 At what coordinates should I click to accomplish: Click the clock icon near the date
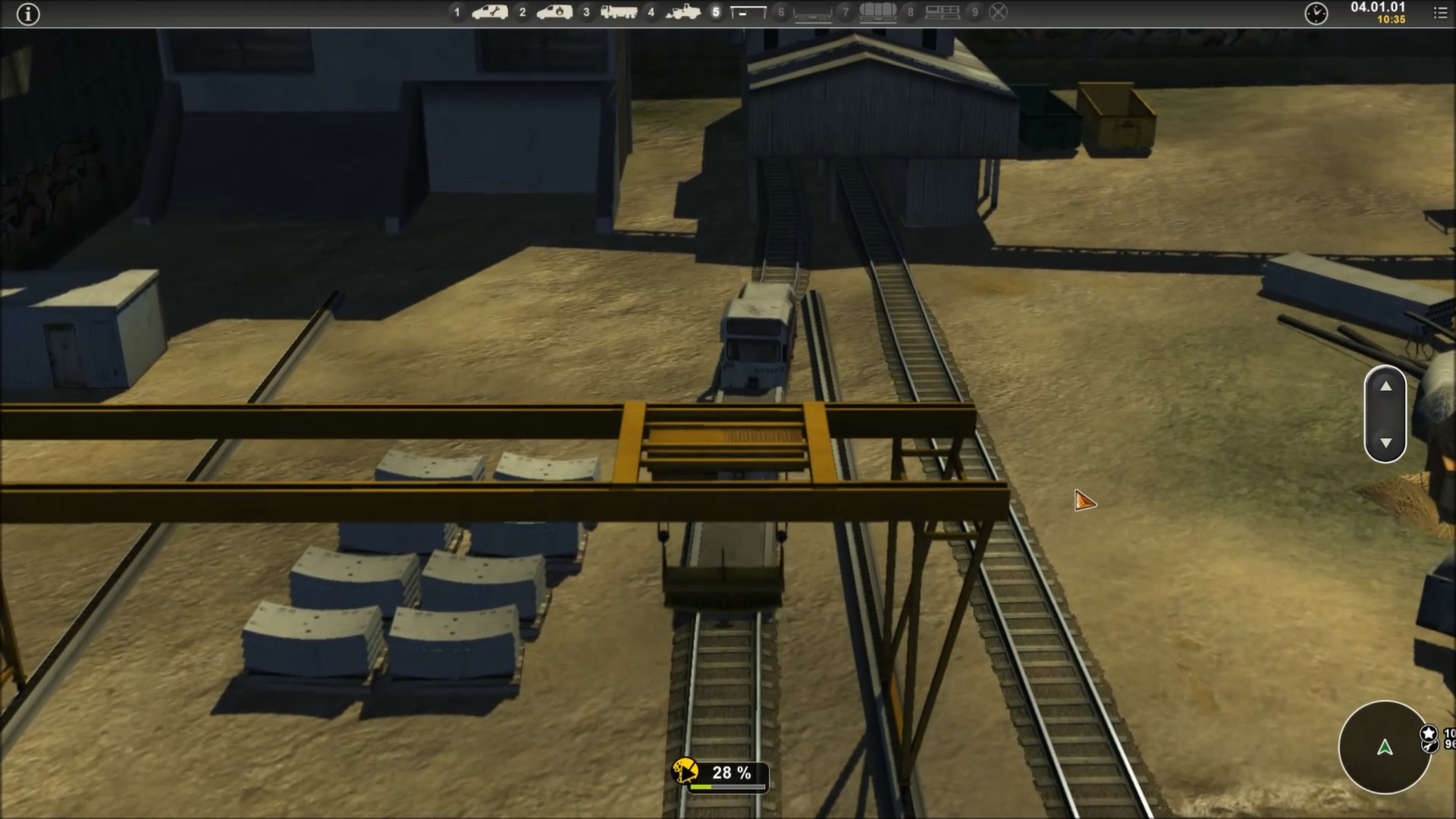1317,14
